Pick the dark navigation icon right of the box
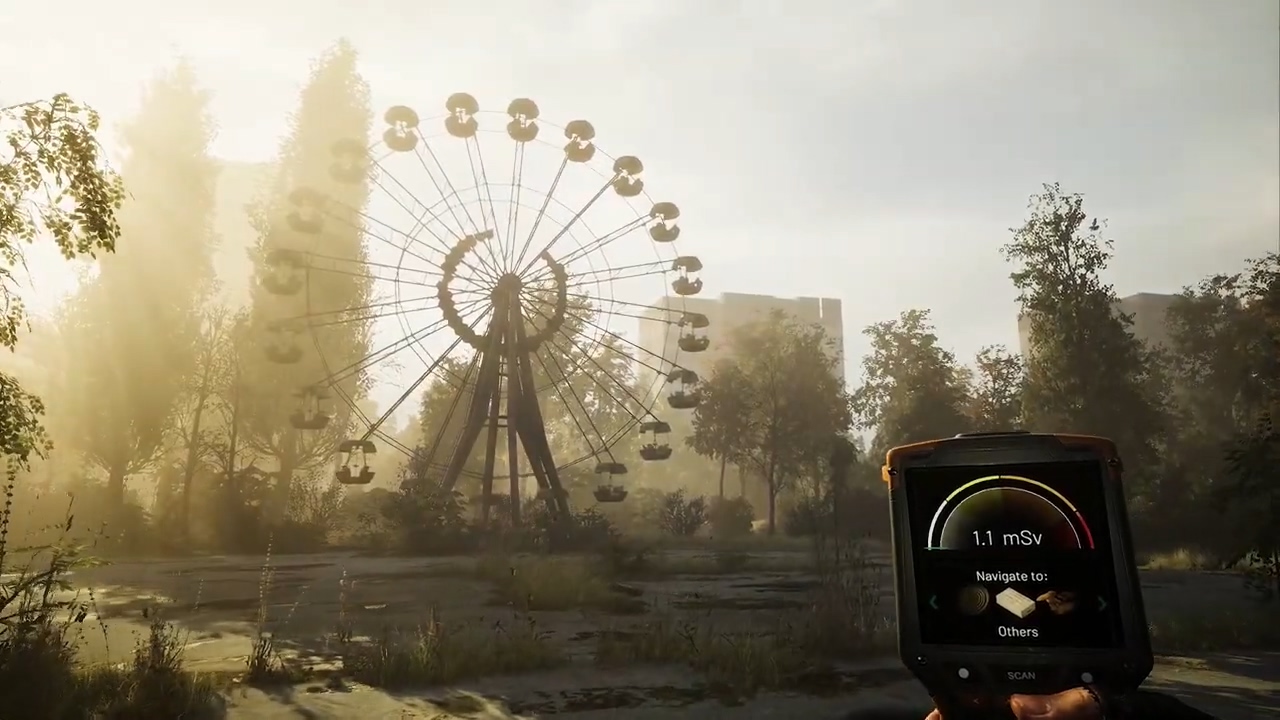The height and width of the screenshot is (720, 1280). [x=1057, y=602]
